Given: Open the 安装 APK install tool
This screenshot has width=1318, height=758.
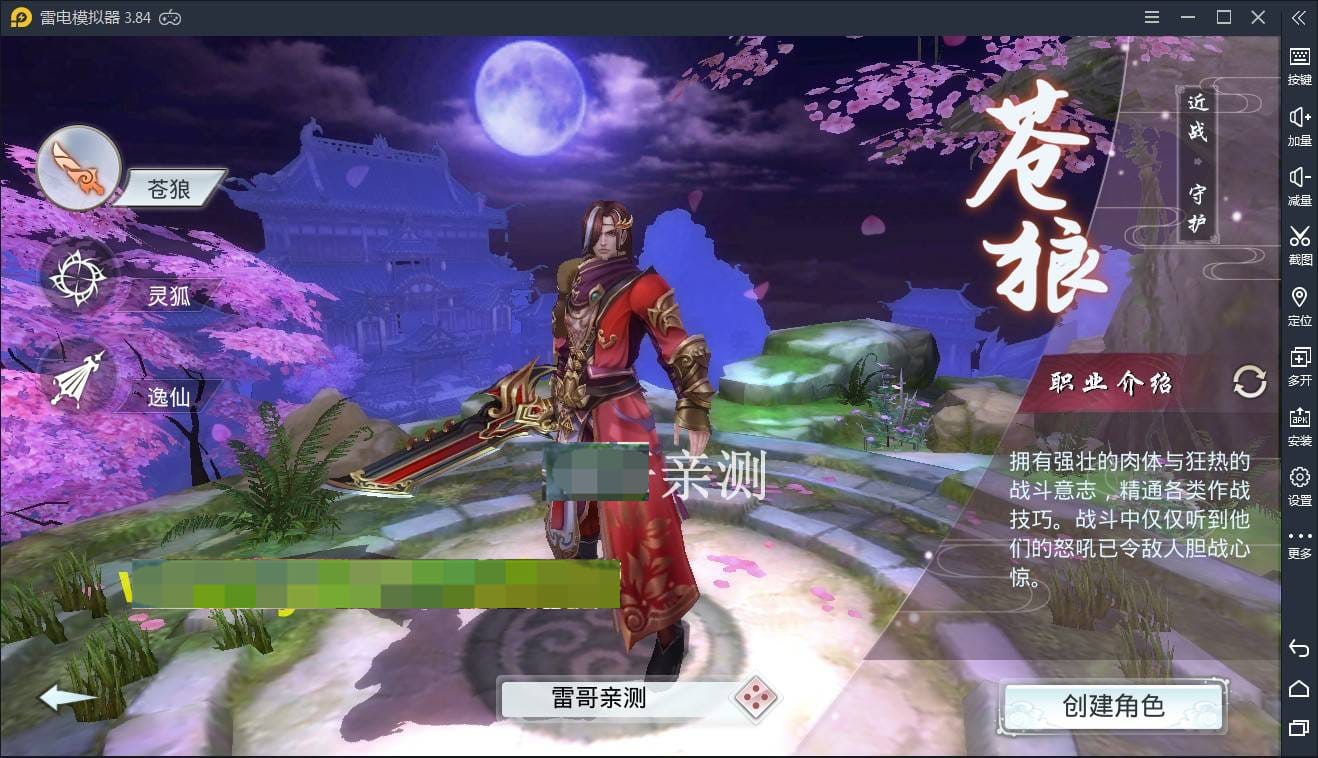Looking at the screenshot, I should [x=1299, y=421].
